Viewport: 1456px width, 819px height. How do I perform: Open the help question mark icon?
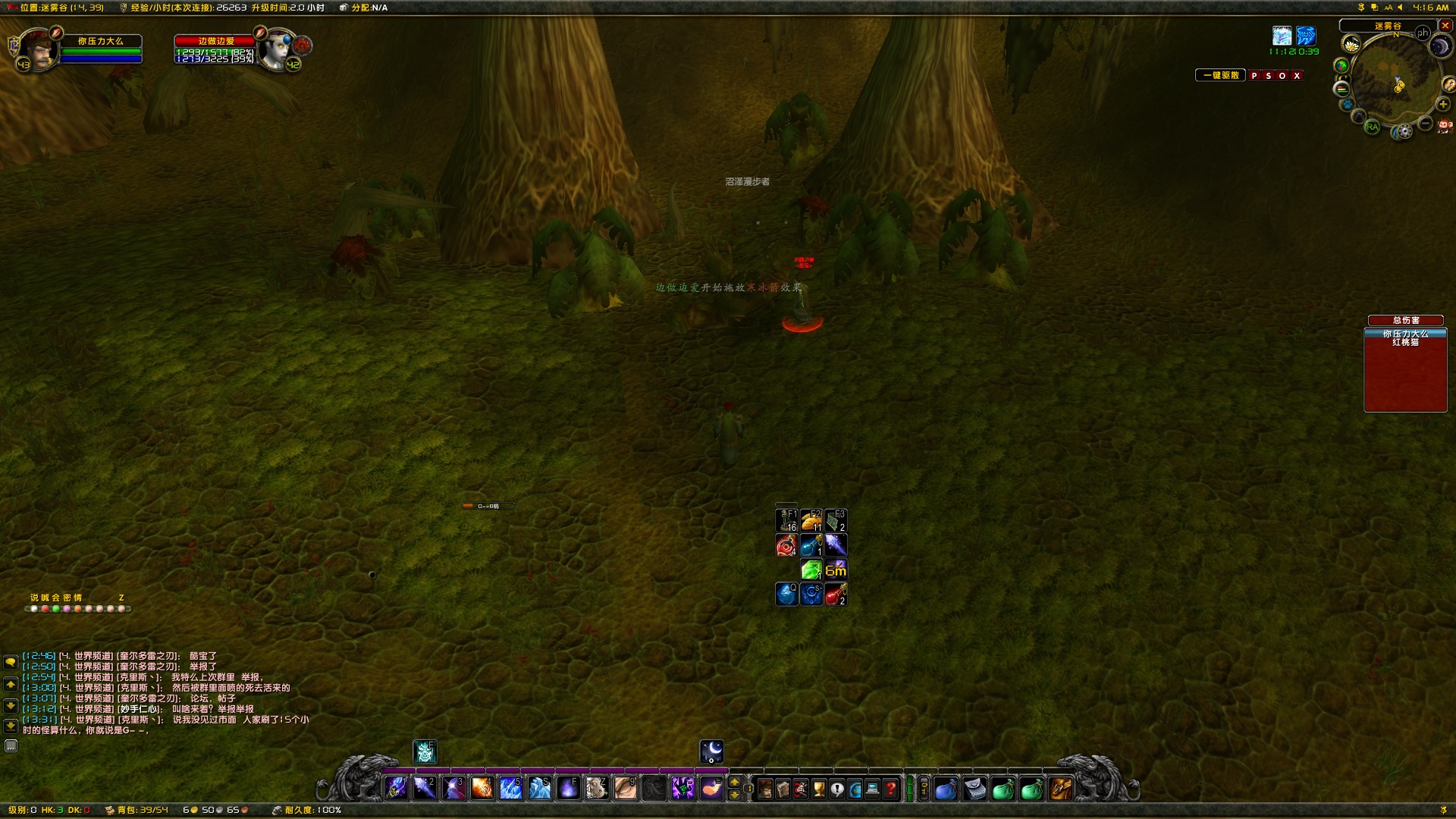pyautogui.click(x=889, y=789)
